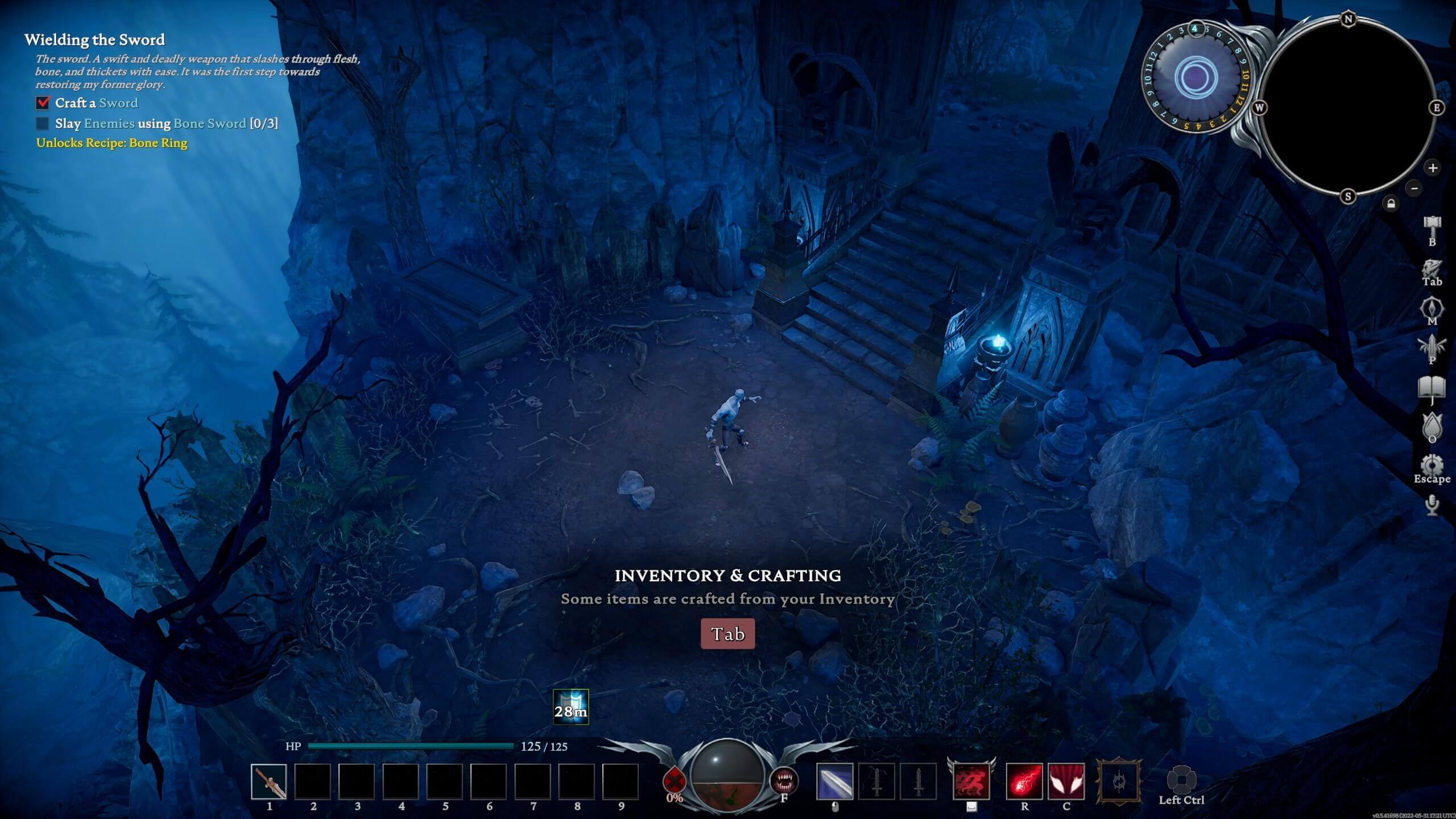
Task: Activate the red dash travel ability
Action: 971,781
